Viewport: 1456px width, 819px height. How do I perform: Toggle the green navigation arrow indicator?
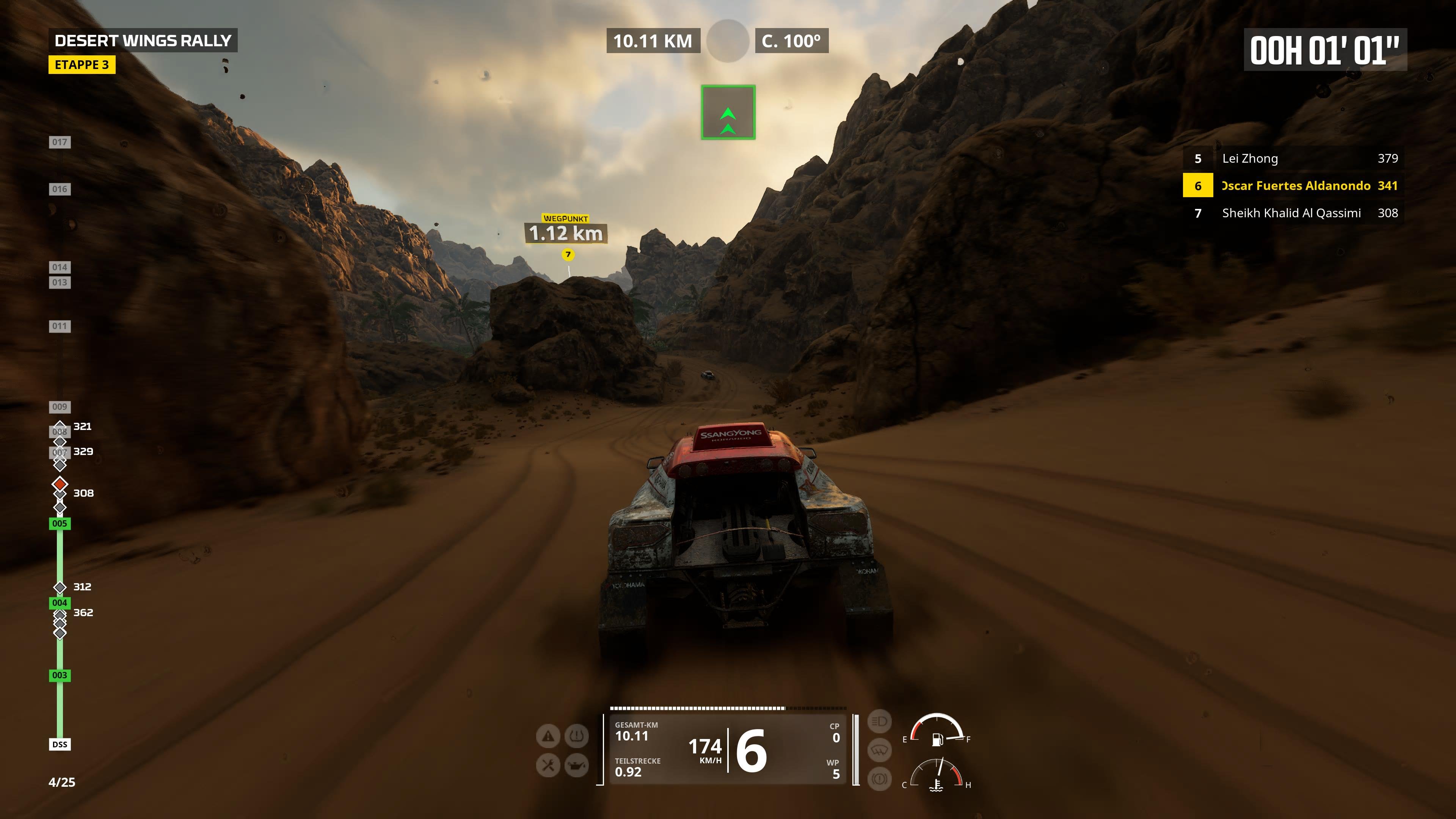pyautogui.click(x=728, y=112)
